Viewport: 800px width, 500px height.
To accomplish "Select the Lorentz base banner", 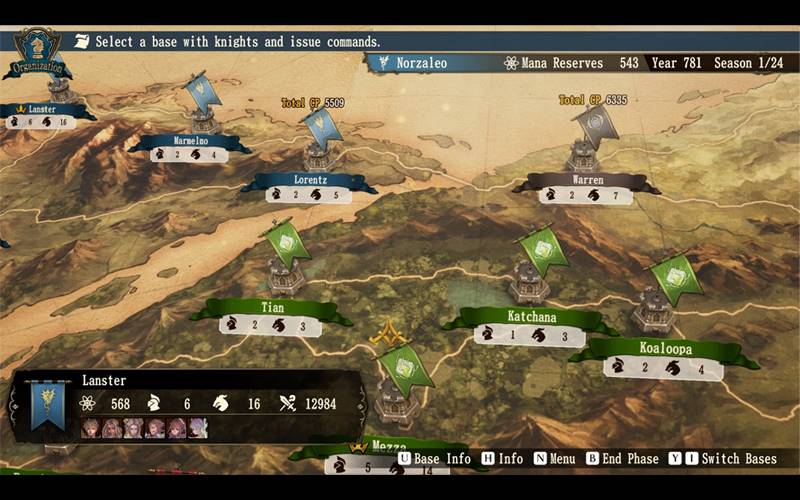I will 308,182.
